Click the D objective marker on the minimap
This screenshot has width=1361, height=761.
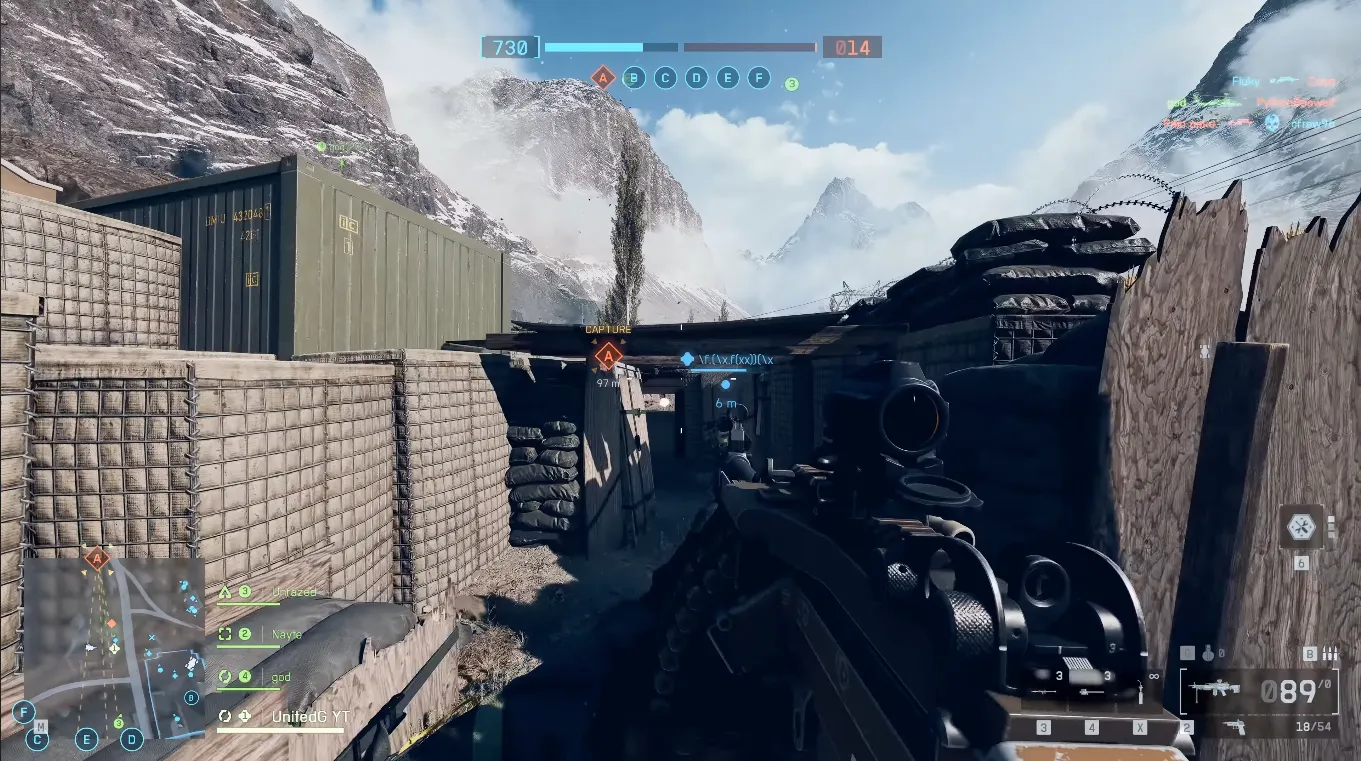coord(131,740)
